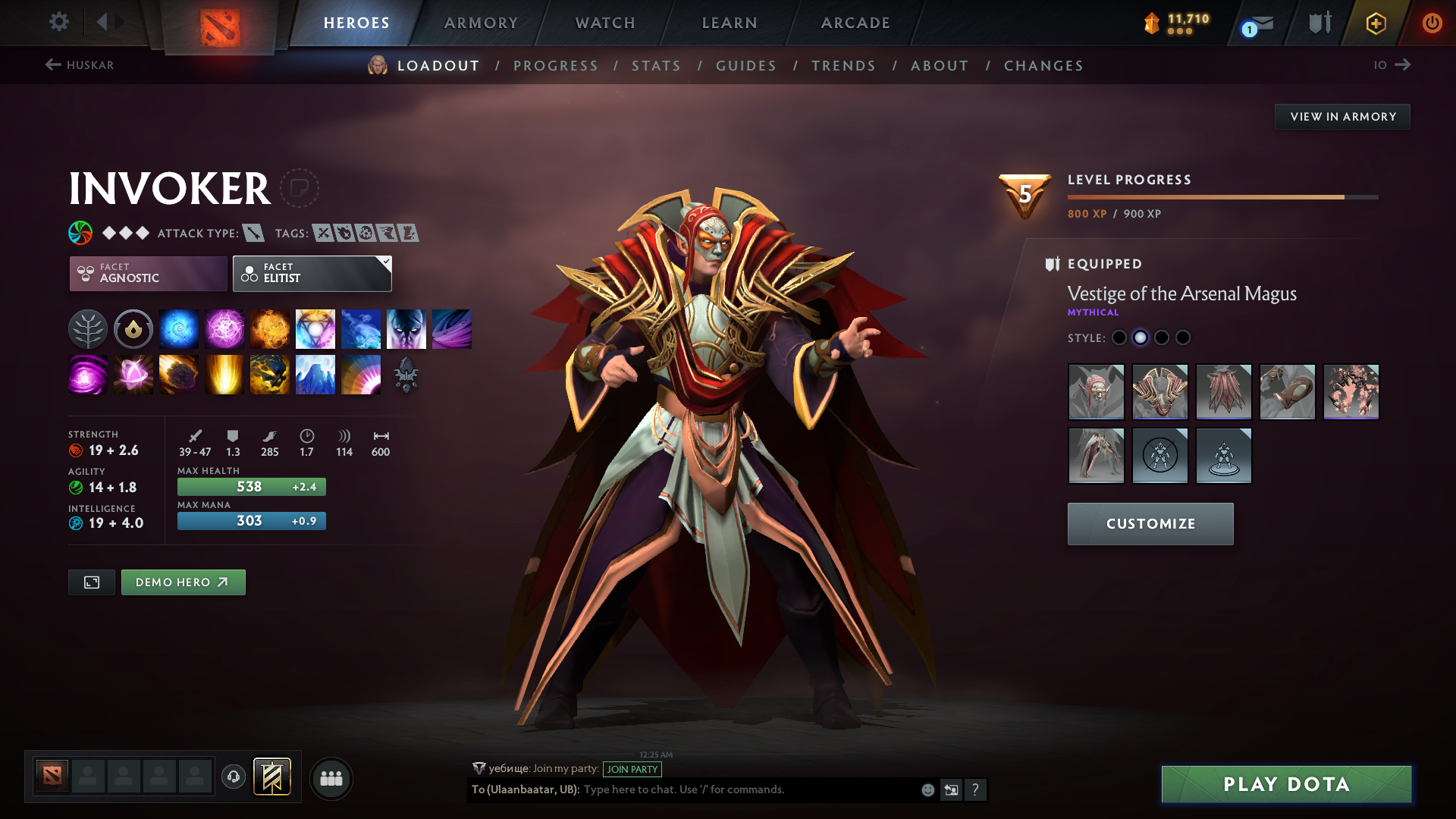The height and width of the screenshot is (819, 1456).
Task: Select the Wex ability icon
Action: click(x=224, y=328)
